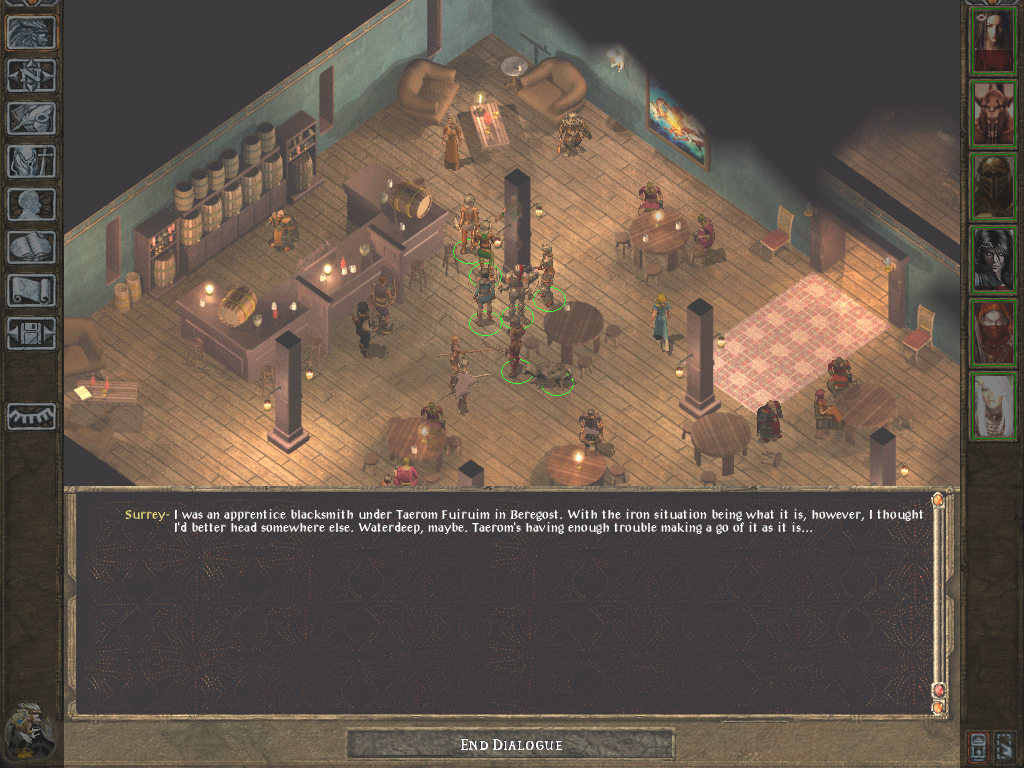Screen dimensions: 1024x768
Task: Click the End Dialogue button
Action: 510,744
